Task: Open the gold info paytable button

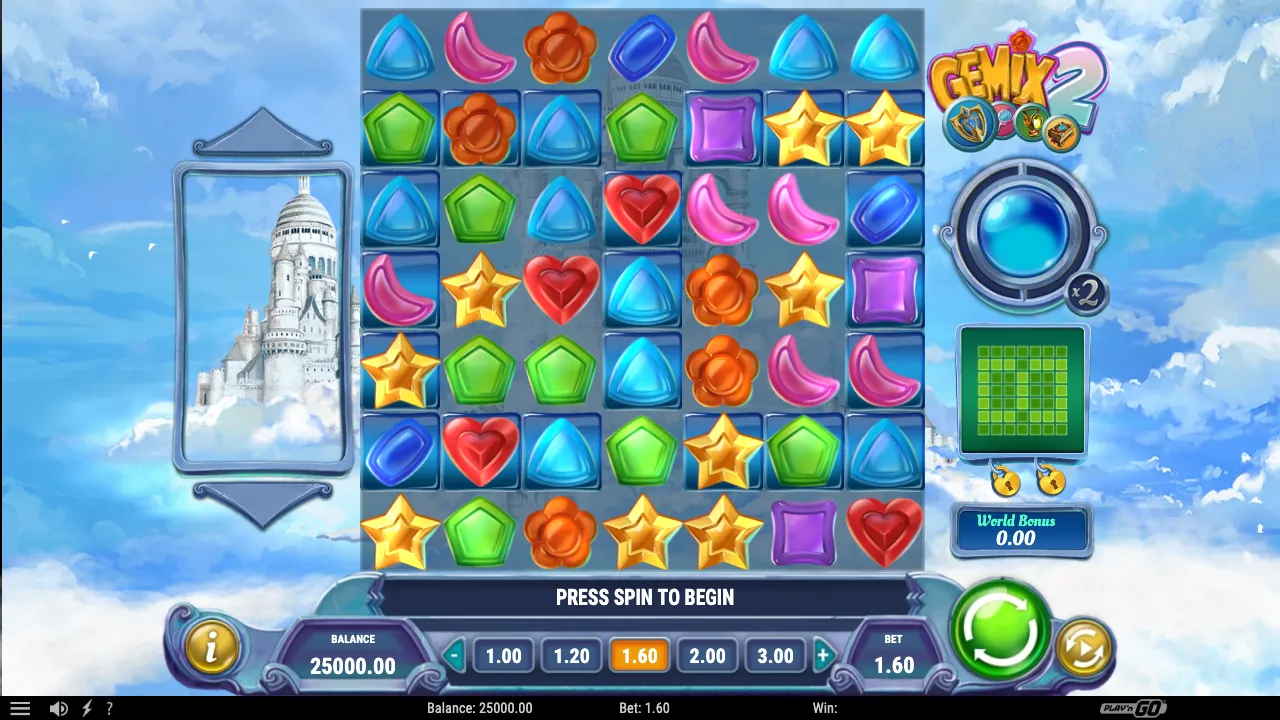Action: [x=211, y=647]
